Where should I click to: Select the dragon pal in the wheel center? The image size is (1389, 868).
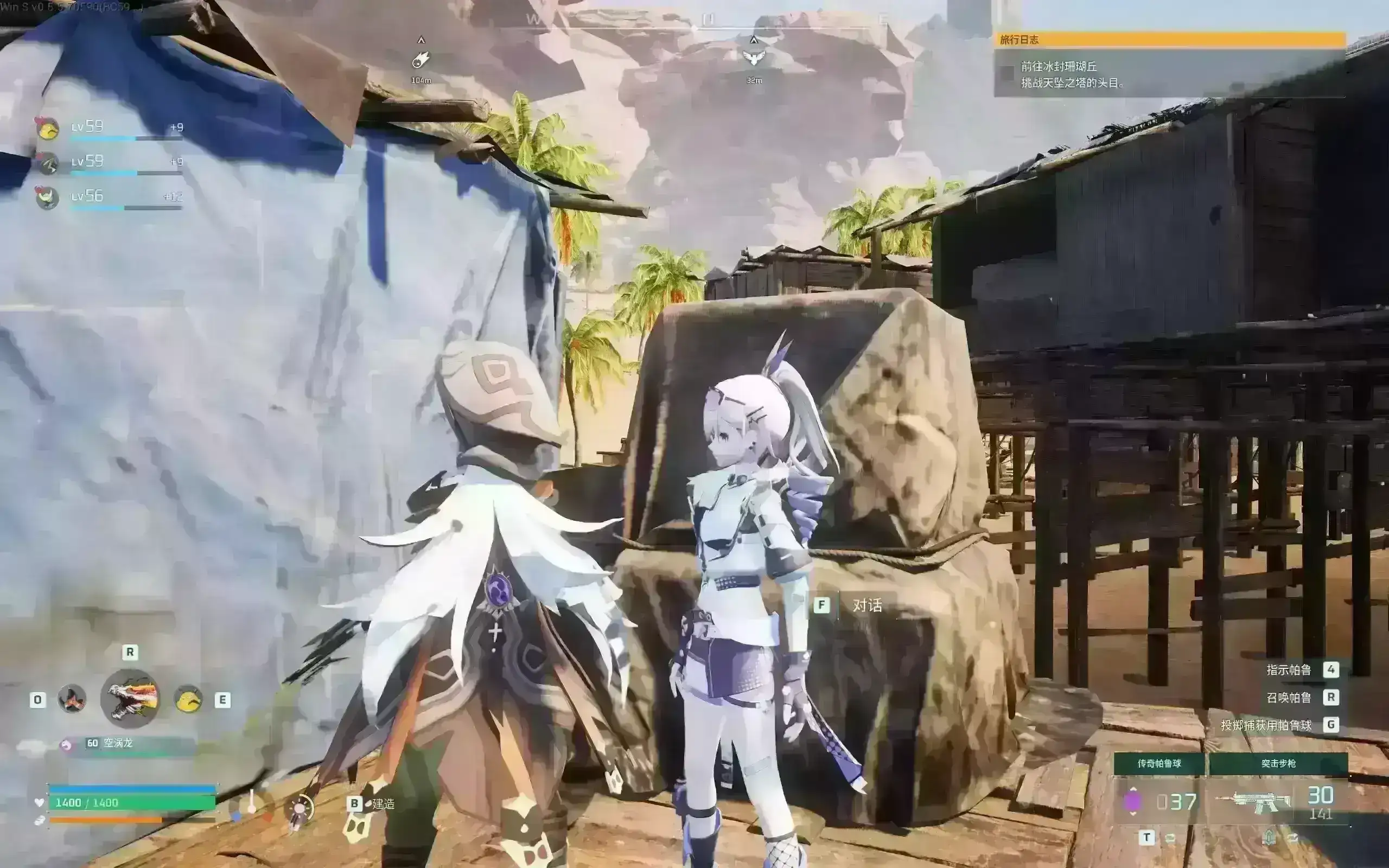(x=130, y=698)
